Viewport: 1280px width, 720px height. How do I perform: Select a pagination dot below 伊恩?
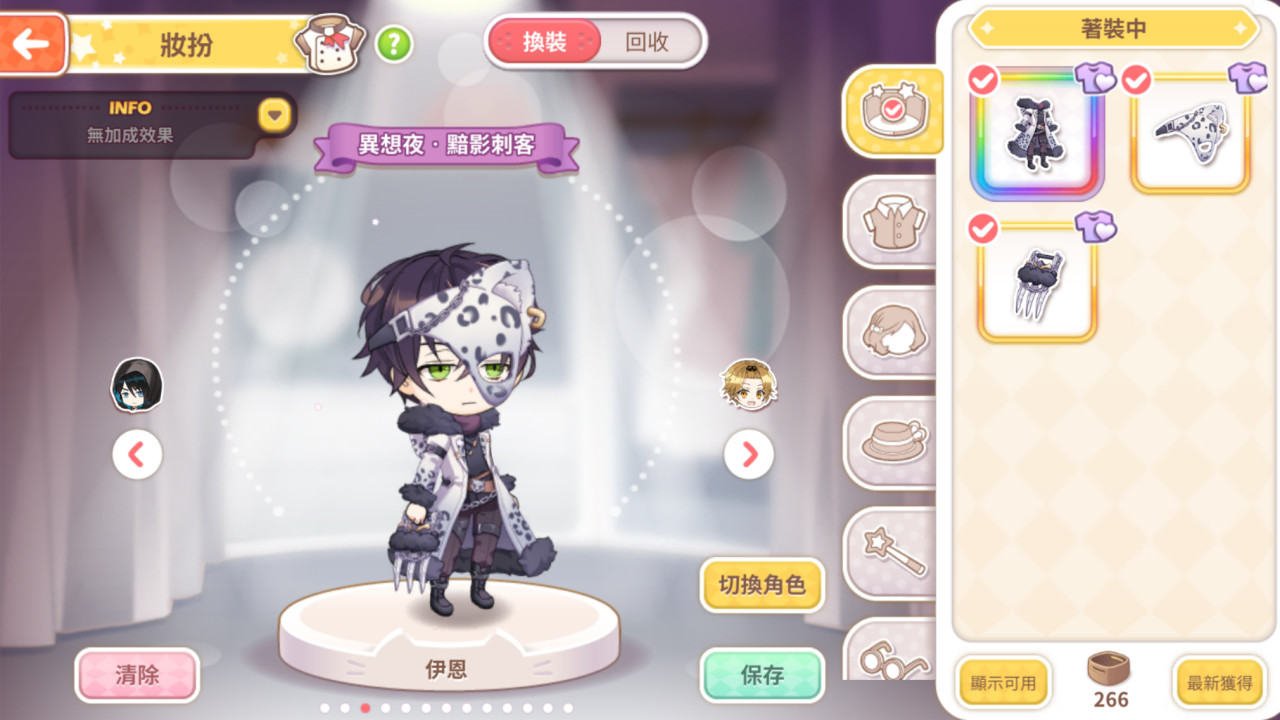pyautogui.click(x=365, y=708)
